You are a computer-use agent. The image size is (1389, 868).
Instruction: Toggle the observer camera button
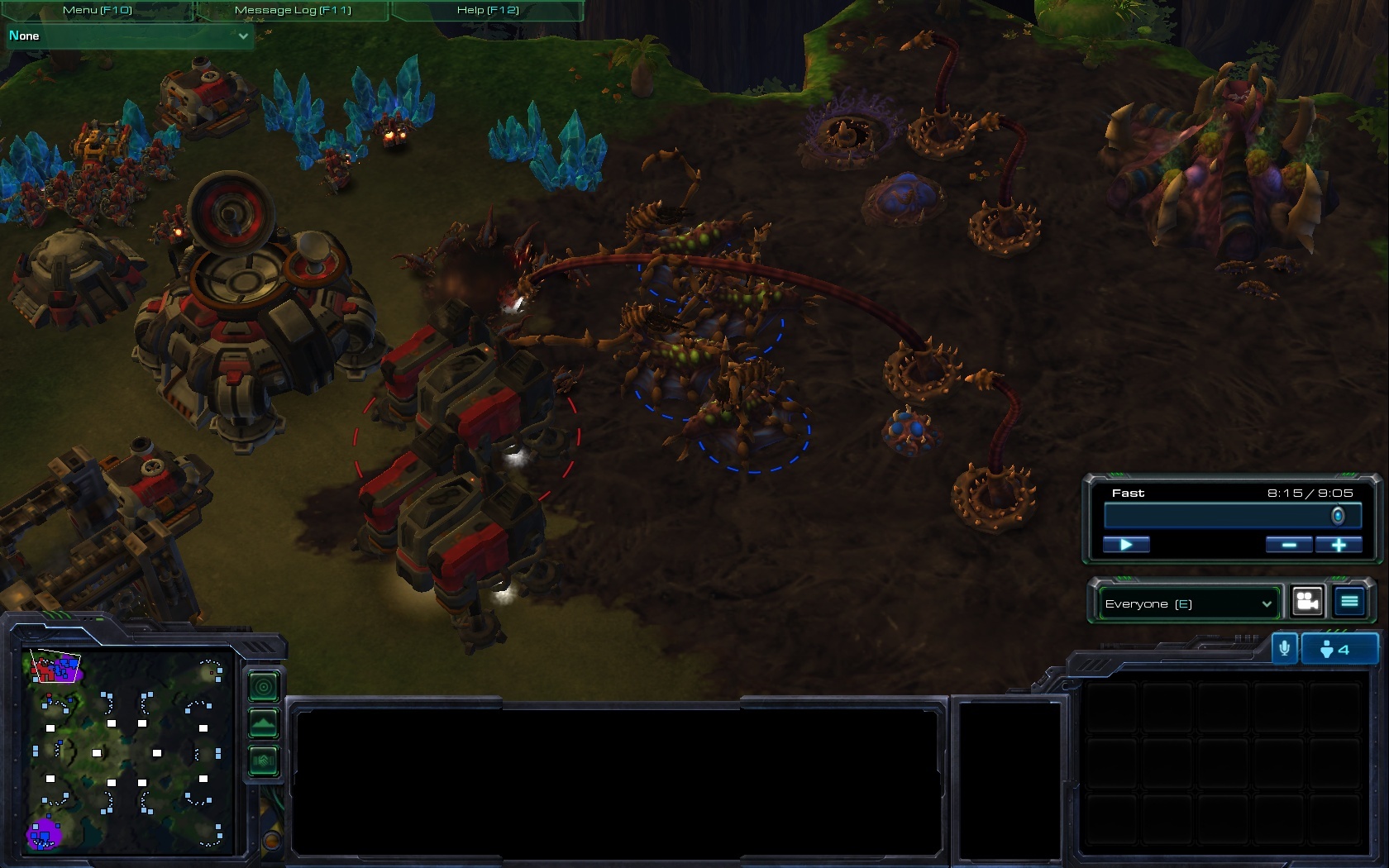1307,602
